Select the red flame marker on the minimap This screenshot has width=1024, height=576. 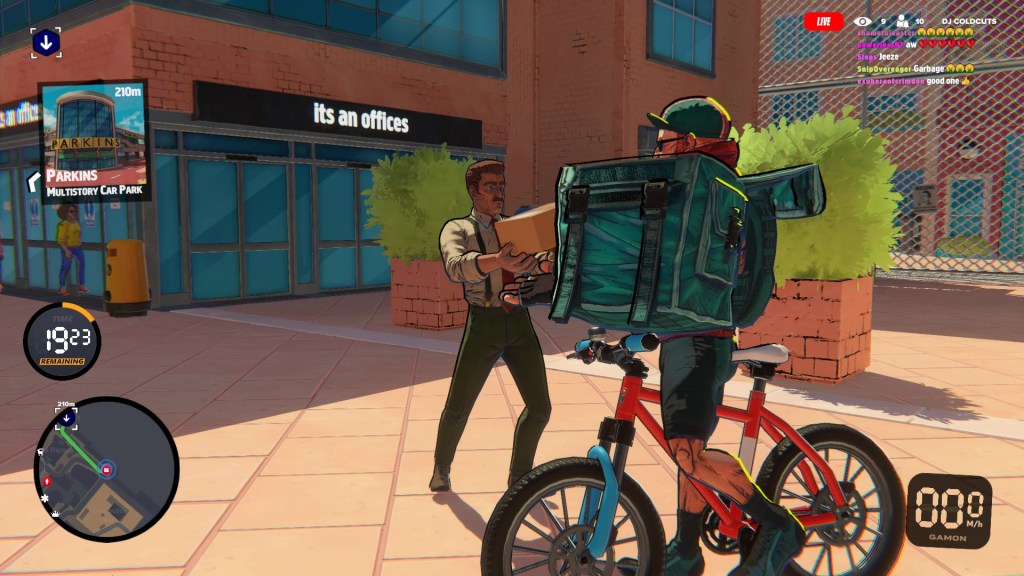(x=47, y=481)
